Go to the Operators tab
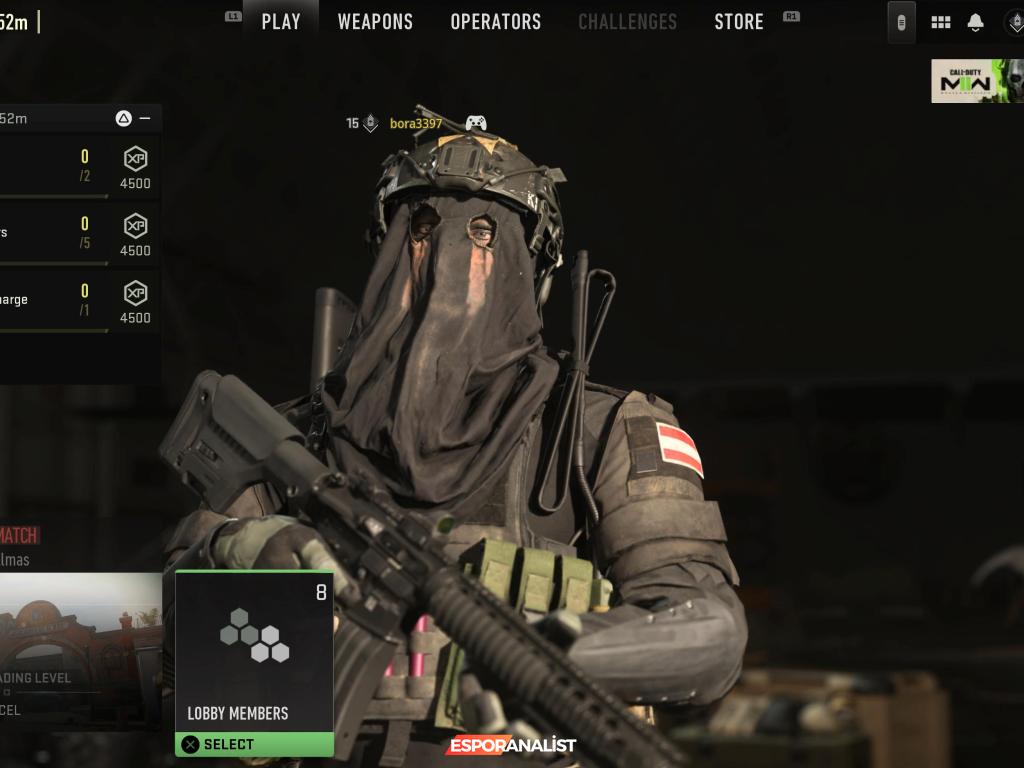 pos(495,22)
